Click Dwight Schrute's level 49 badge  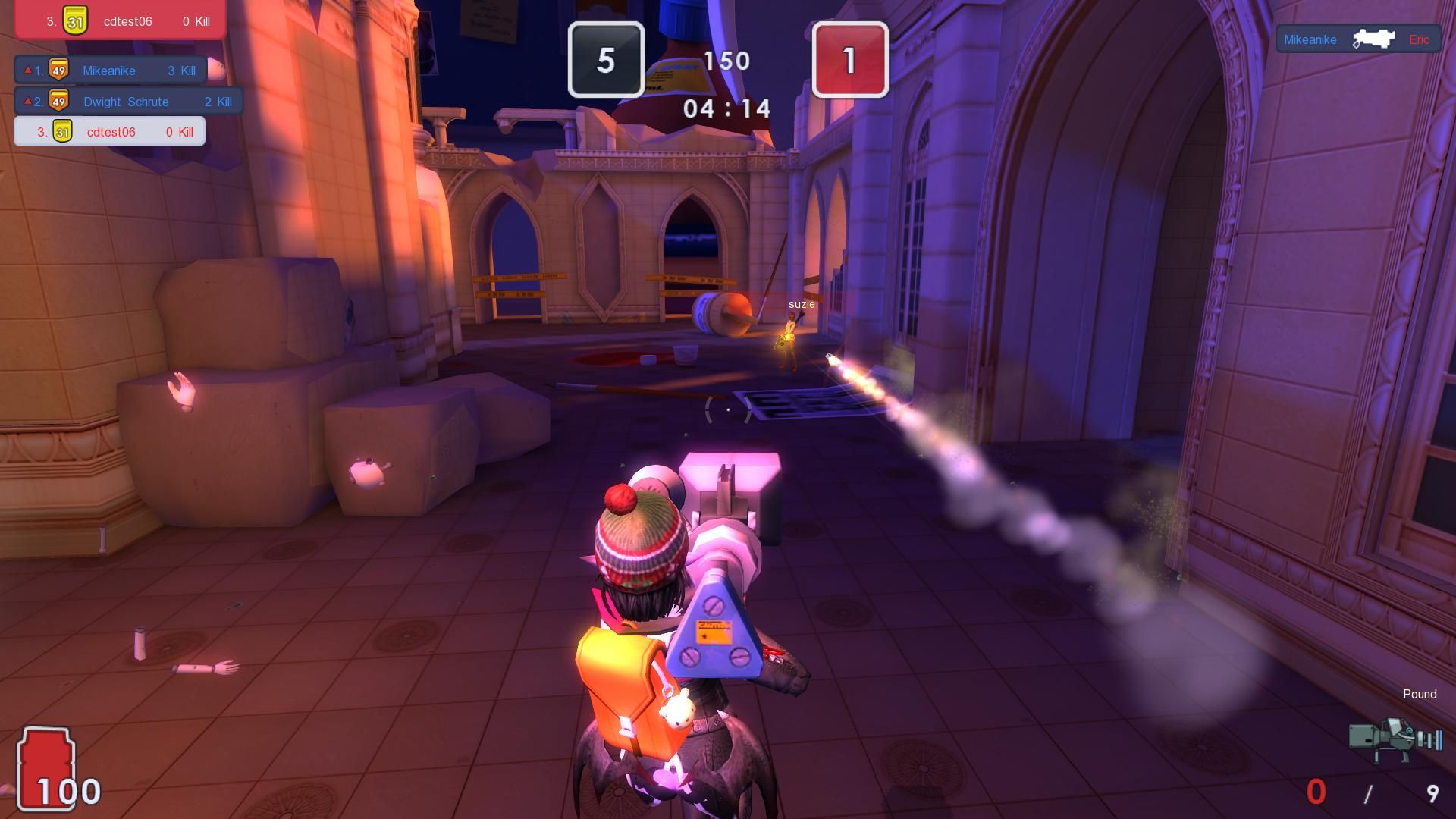(x=58, y=101)
